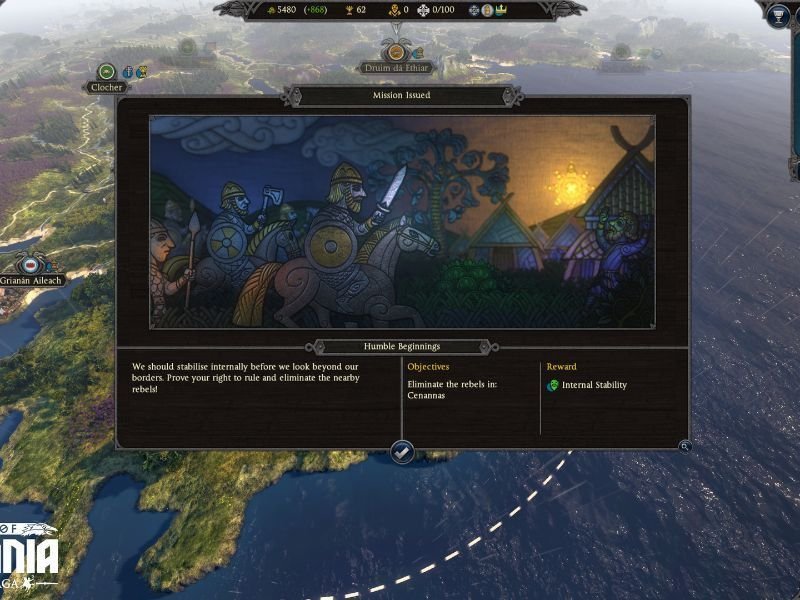Accept the mission with the checkmark button
The image size is (800, 600).
(x=402, y=452)
